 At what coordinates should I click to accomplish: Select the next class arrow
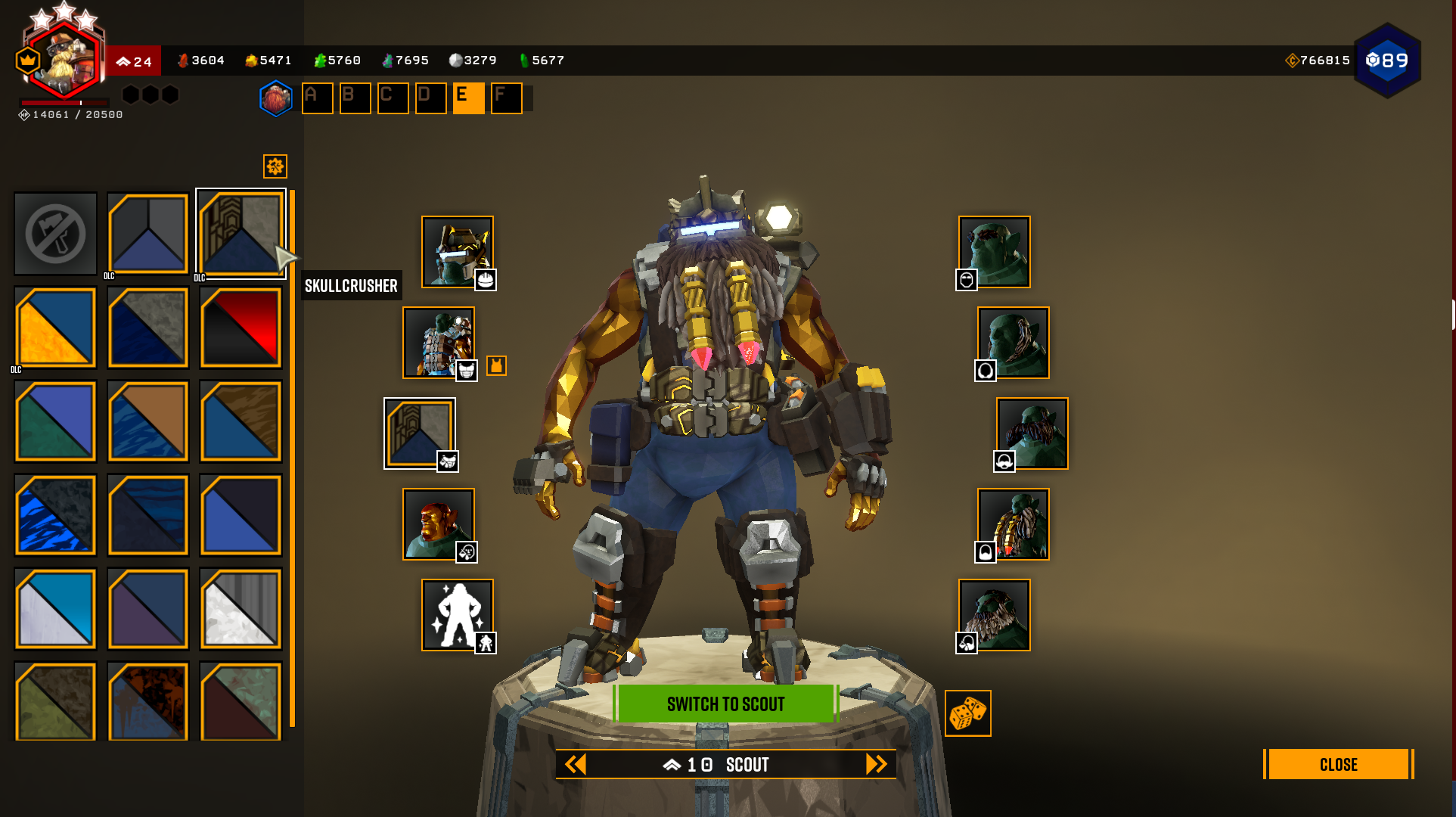876,764
